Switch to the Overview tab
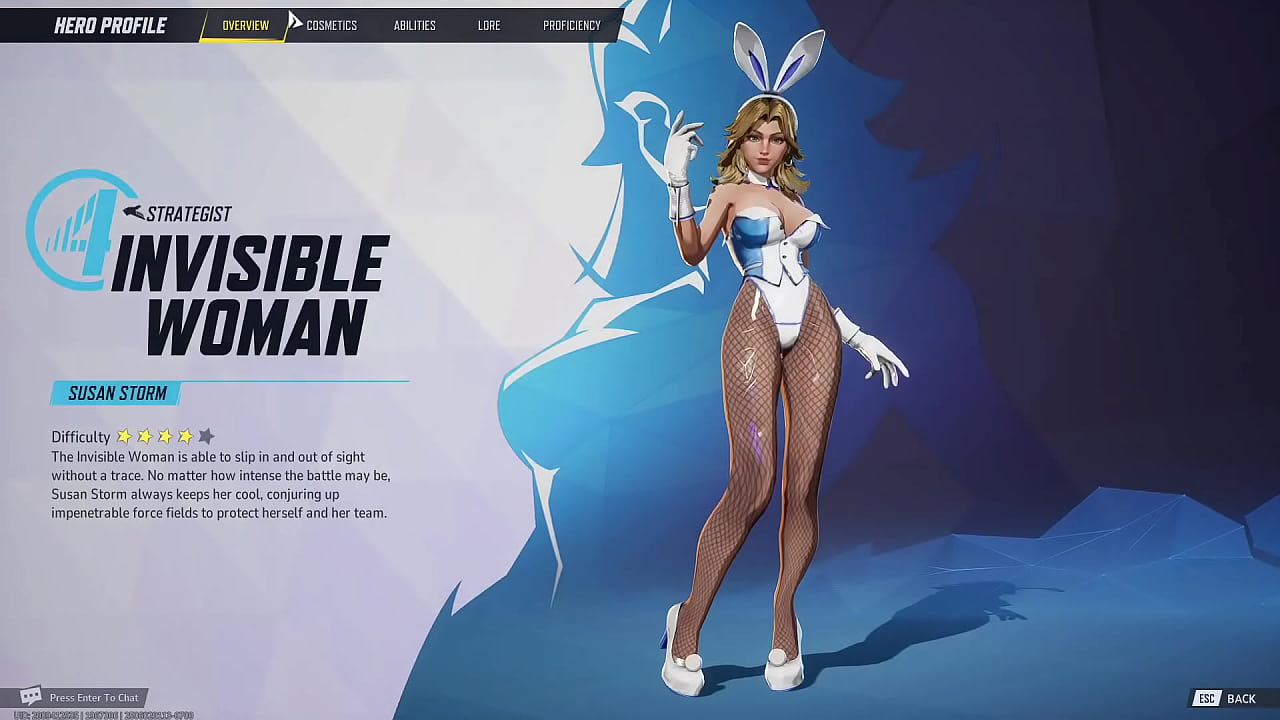This screenshot has height=720, width=1280. coord(245,26)
